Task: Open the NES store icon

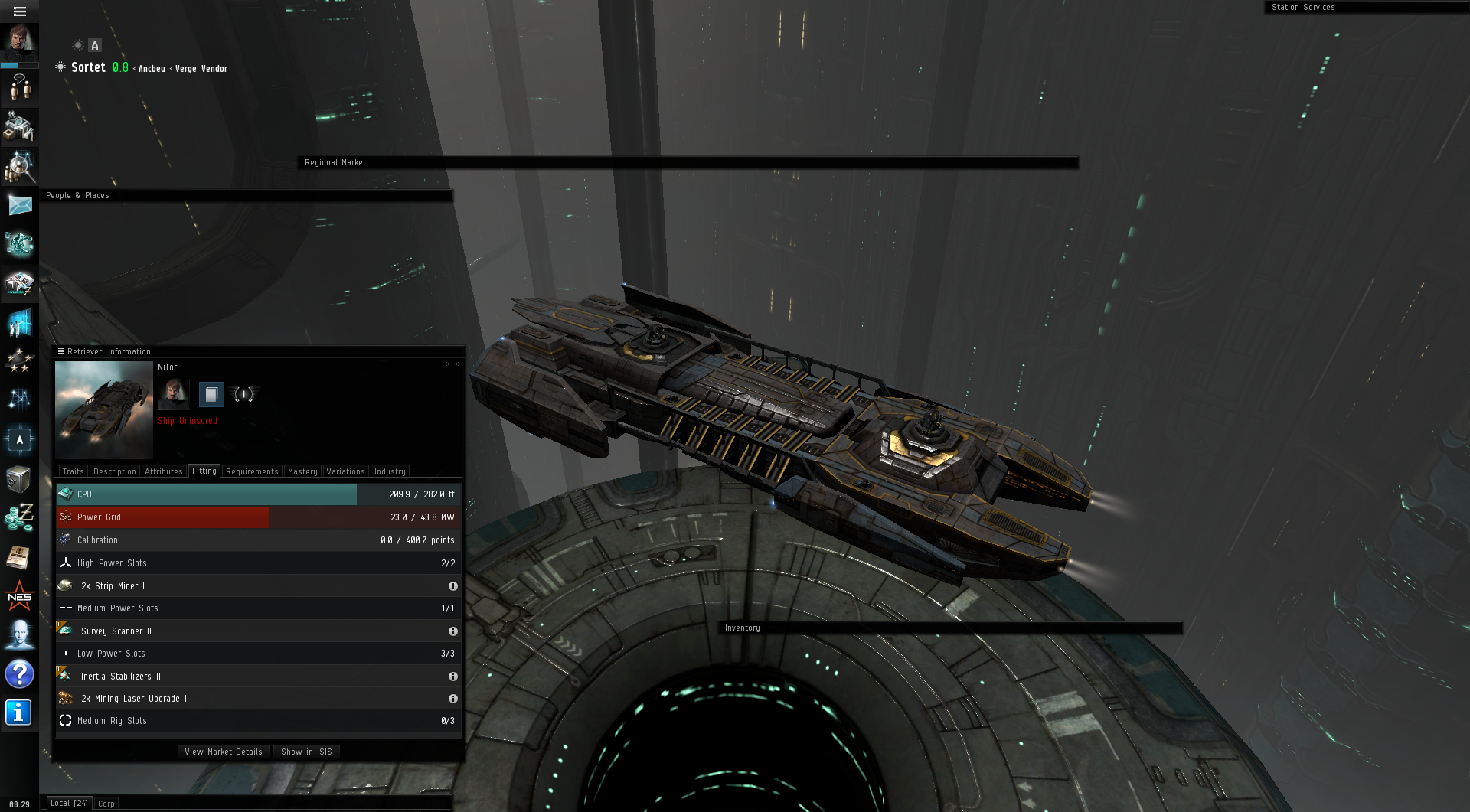Action: click(20, 596)
